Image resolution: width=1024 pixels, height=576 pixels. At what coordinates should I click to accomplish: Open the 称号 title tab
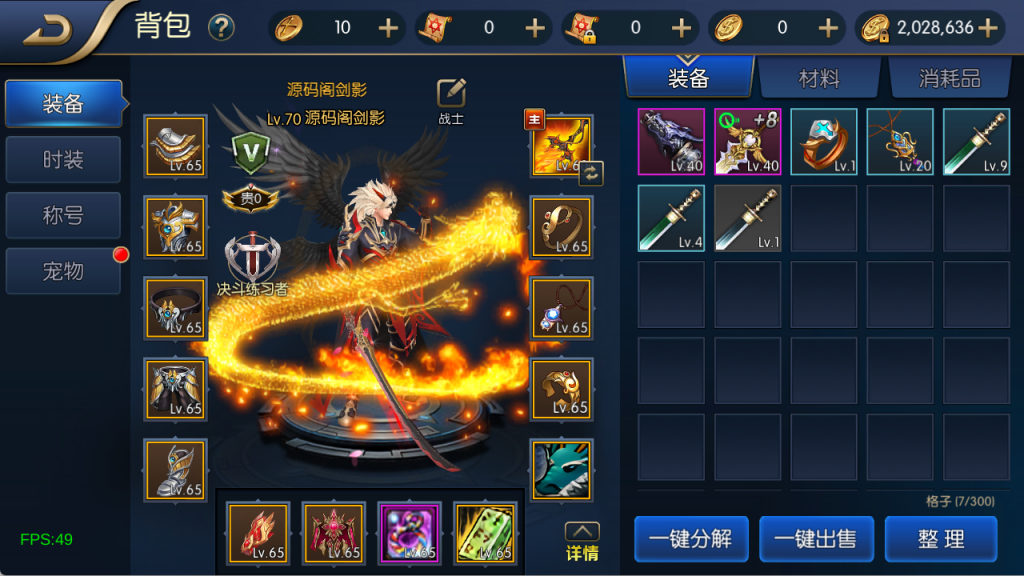[63, 215]
